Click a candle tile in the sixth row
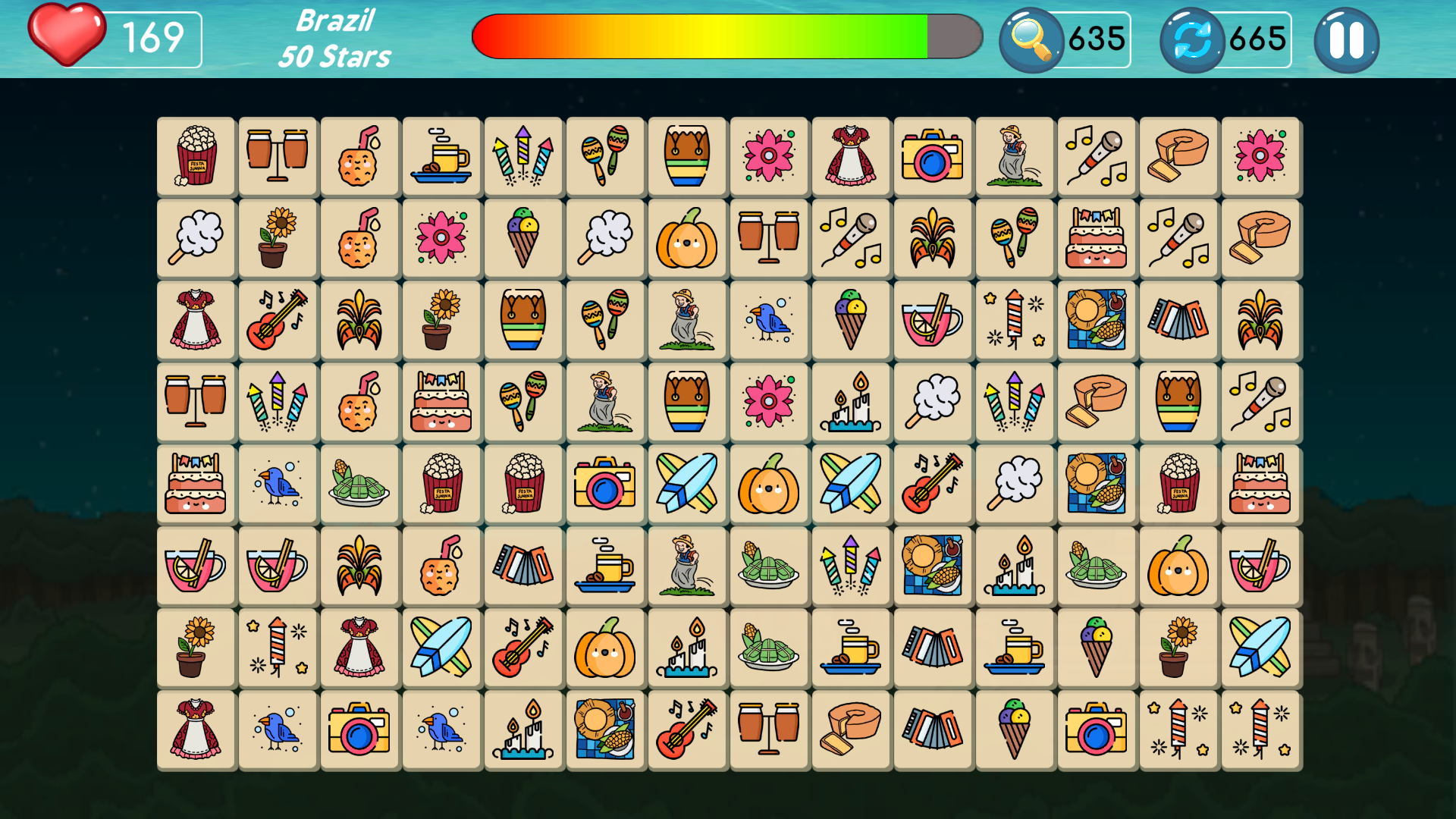 (x=1015, y=566)
